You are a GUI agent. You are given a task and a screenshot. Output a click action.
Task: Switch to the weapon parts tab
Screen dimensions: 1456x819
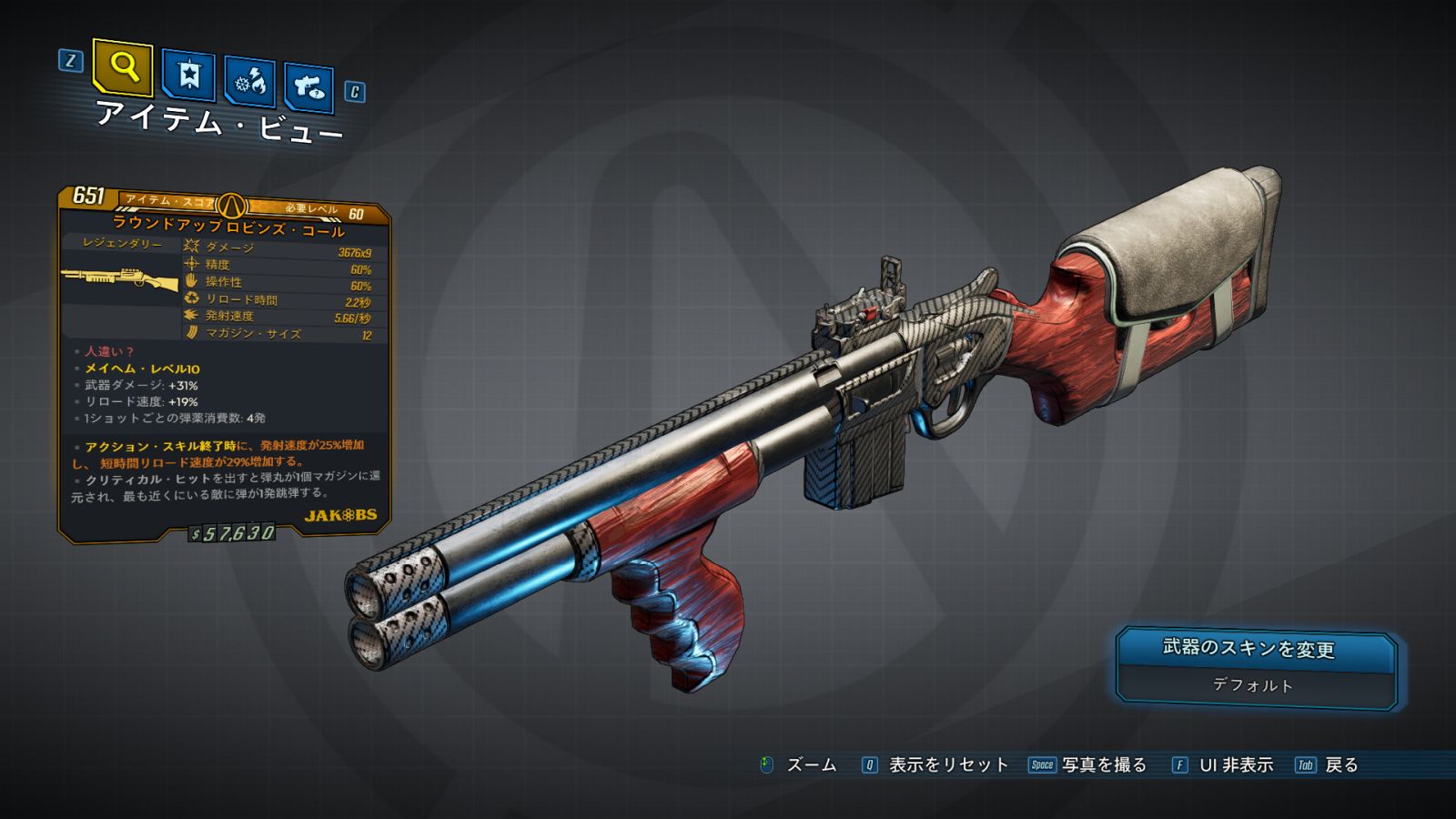[308, 88]
